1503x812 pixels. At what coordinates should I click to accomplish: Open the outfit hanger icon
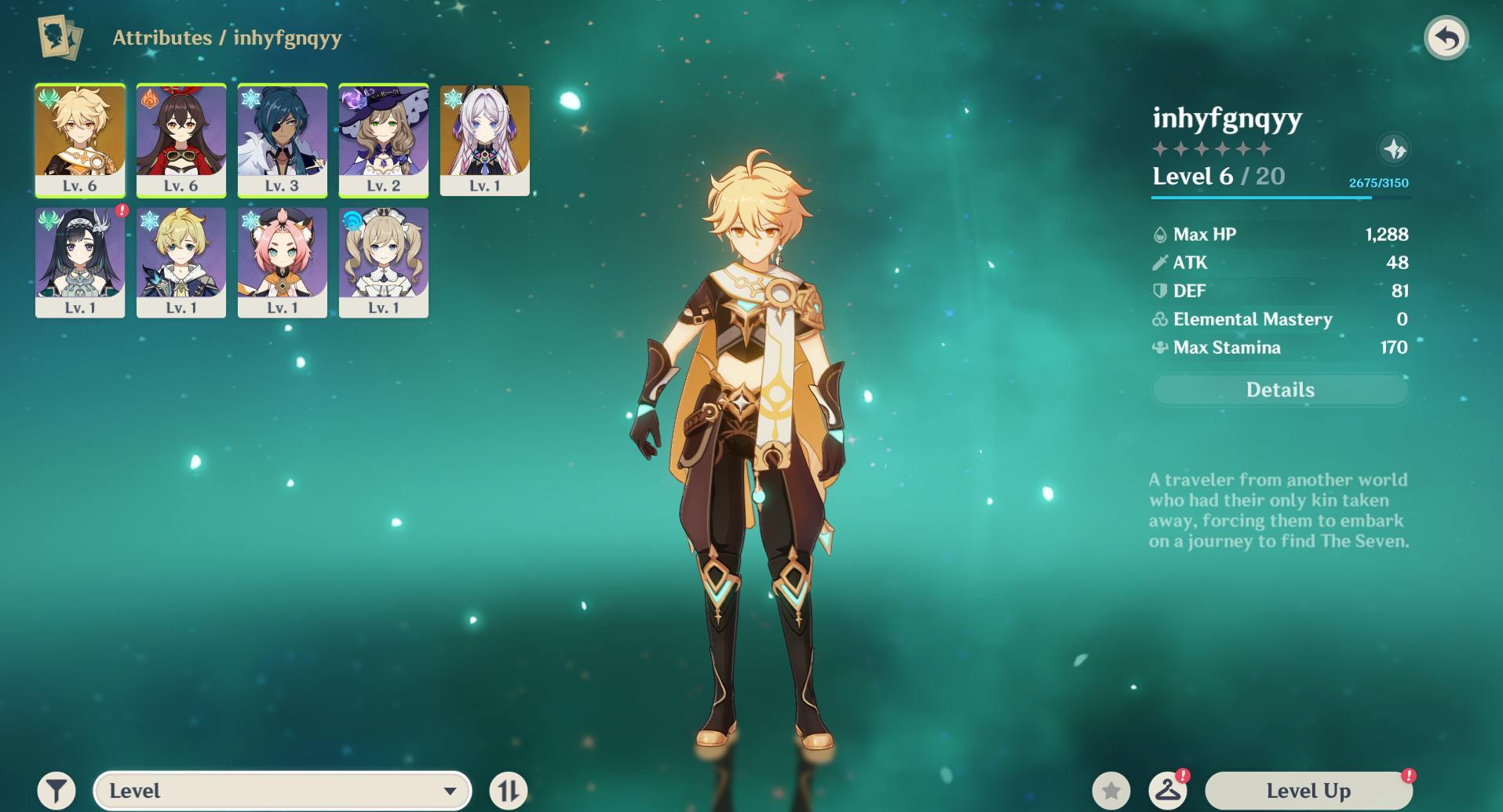[1168, 791]
